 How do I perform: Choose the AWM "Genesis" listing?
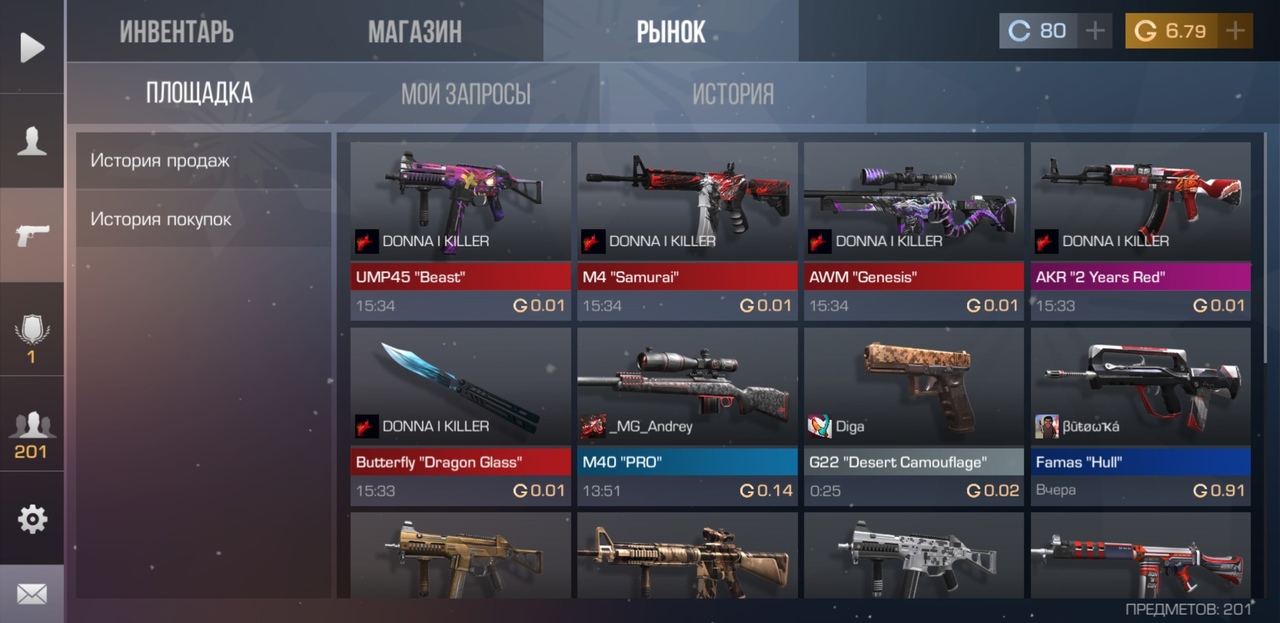coord(914,230)
